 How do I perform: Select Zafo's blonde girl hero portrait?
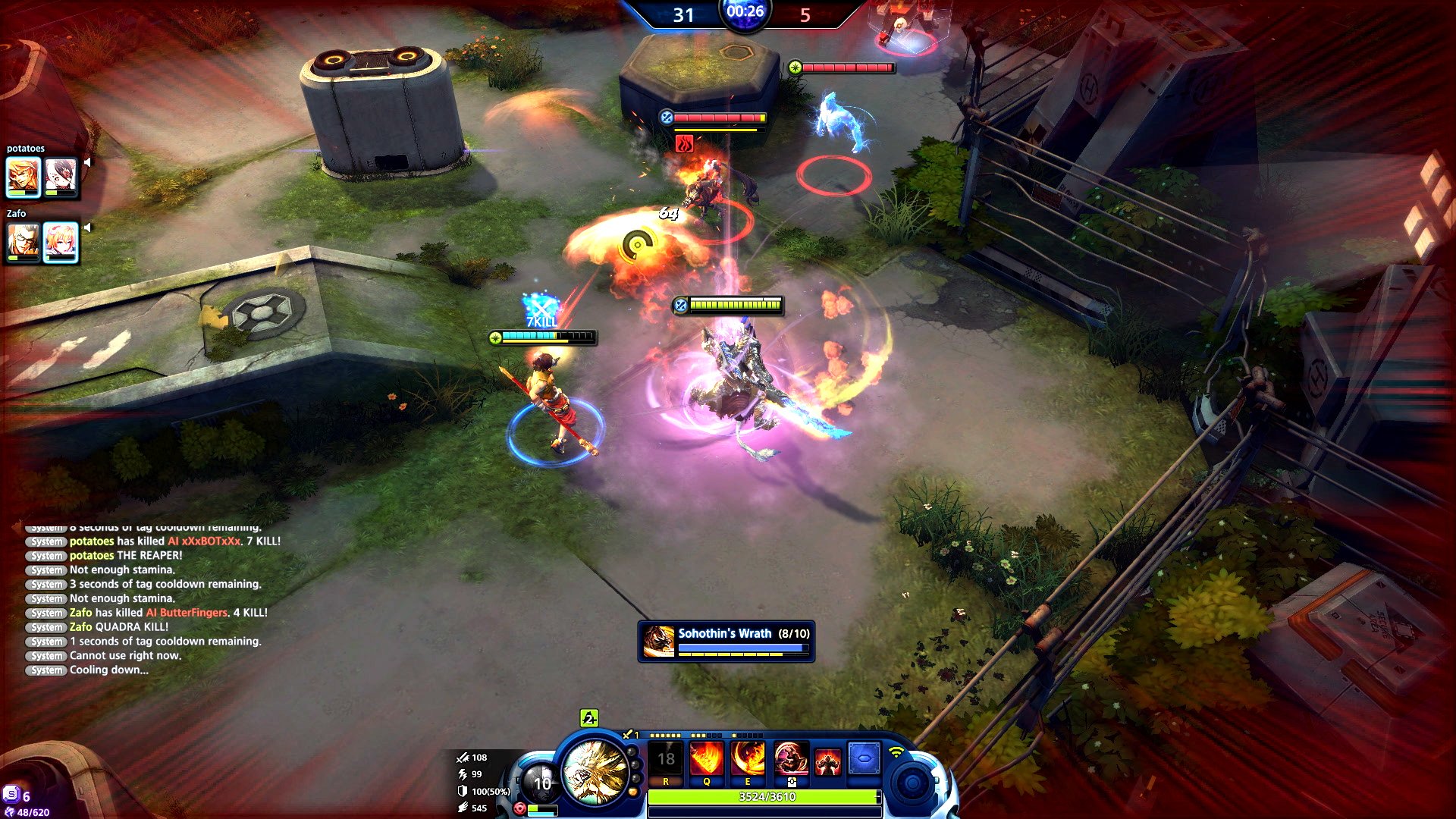(x=61, y=242)
